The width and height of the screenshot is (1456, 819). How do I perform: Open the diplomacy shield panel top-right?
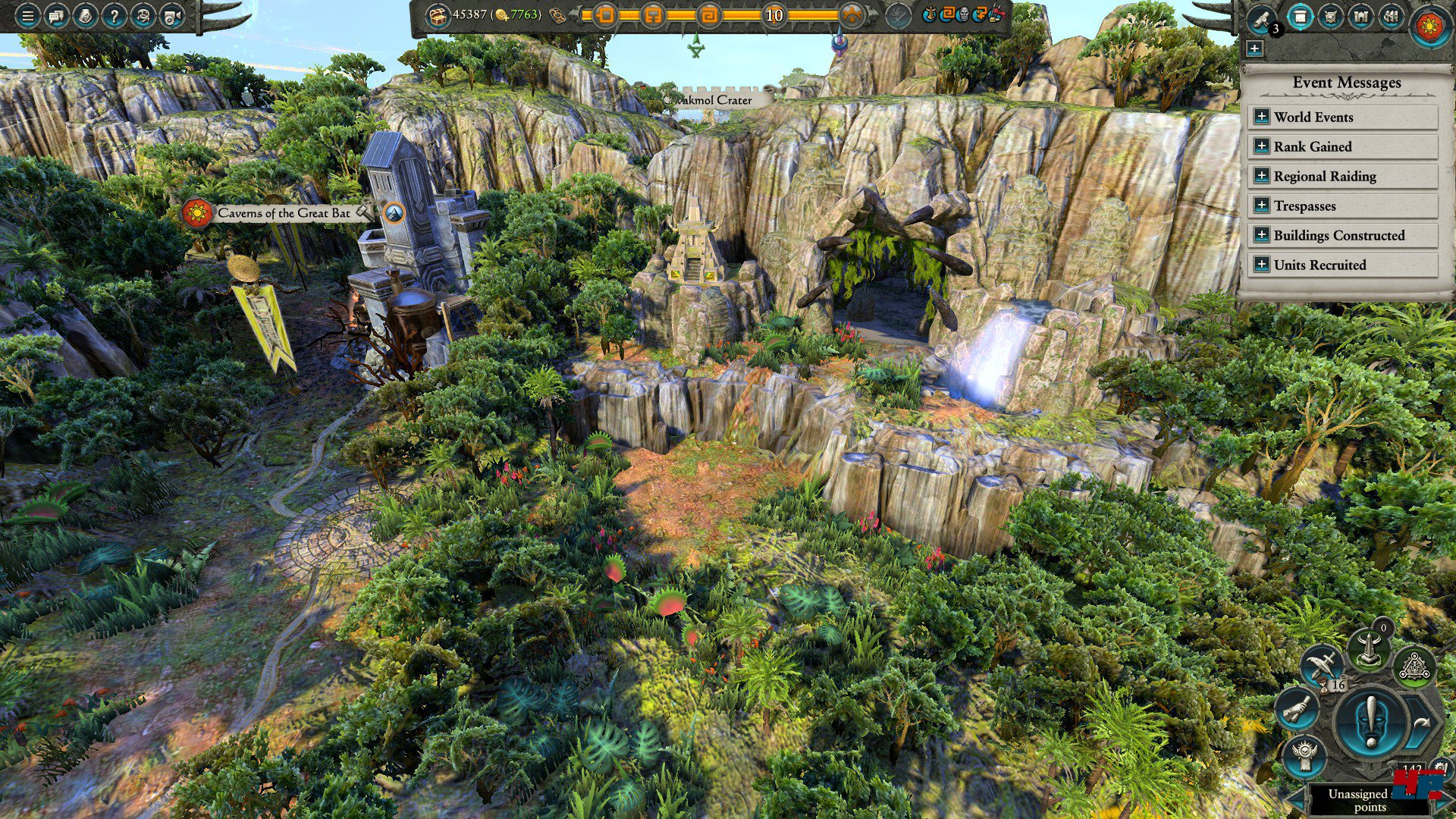coord(1331,18)
